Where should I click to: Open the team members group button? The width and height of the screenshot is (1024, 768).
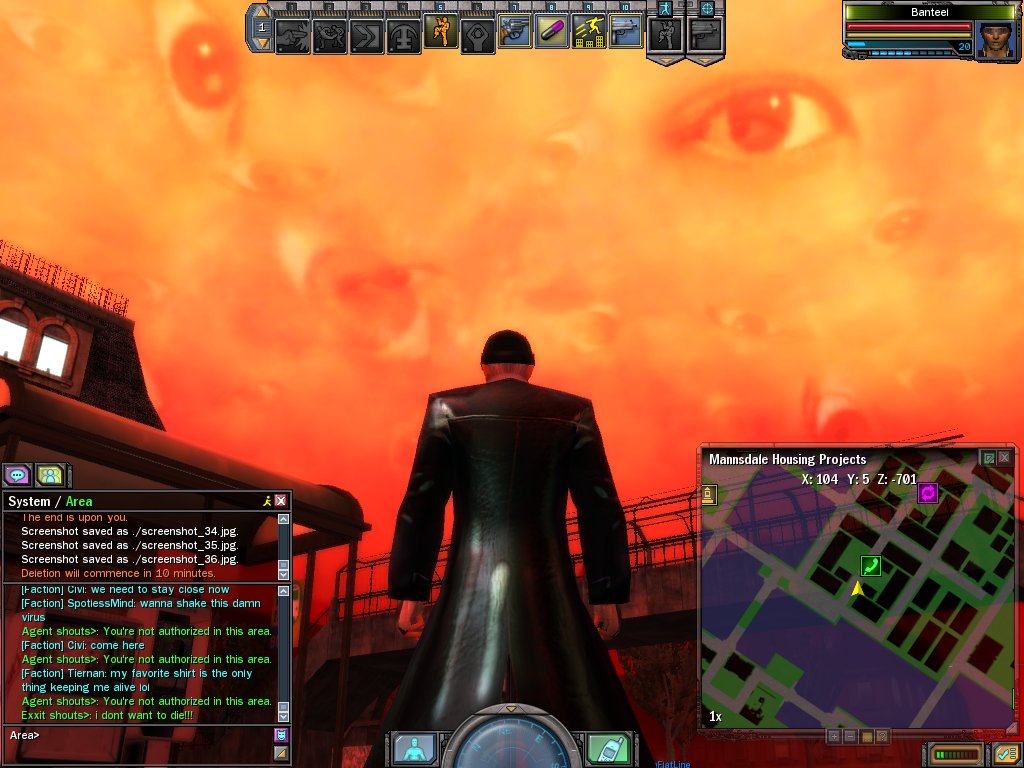[x=50, y=475]
